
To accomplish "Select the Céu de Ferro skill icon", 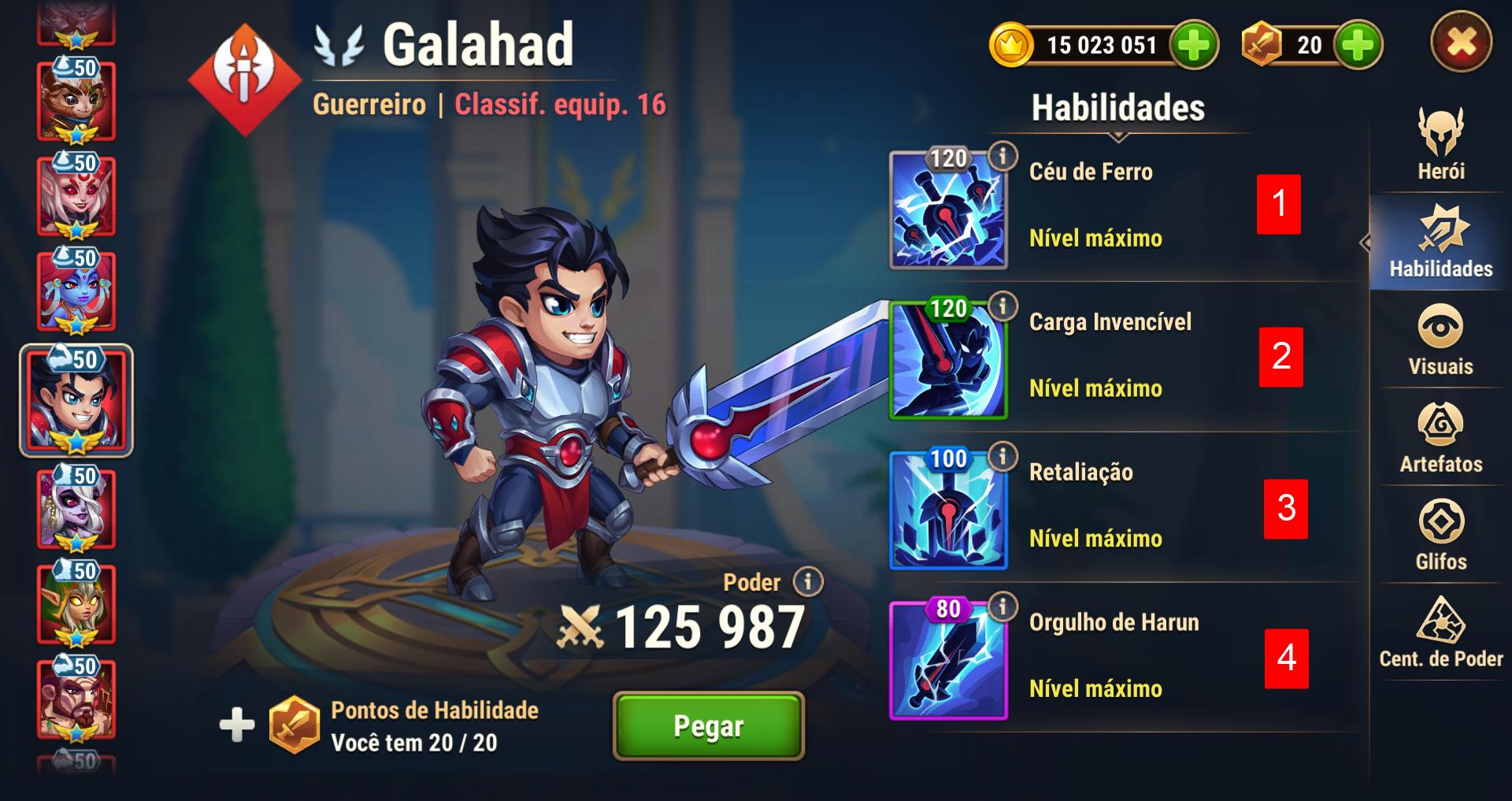I will point(948,210).
